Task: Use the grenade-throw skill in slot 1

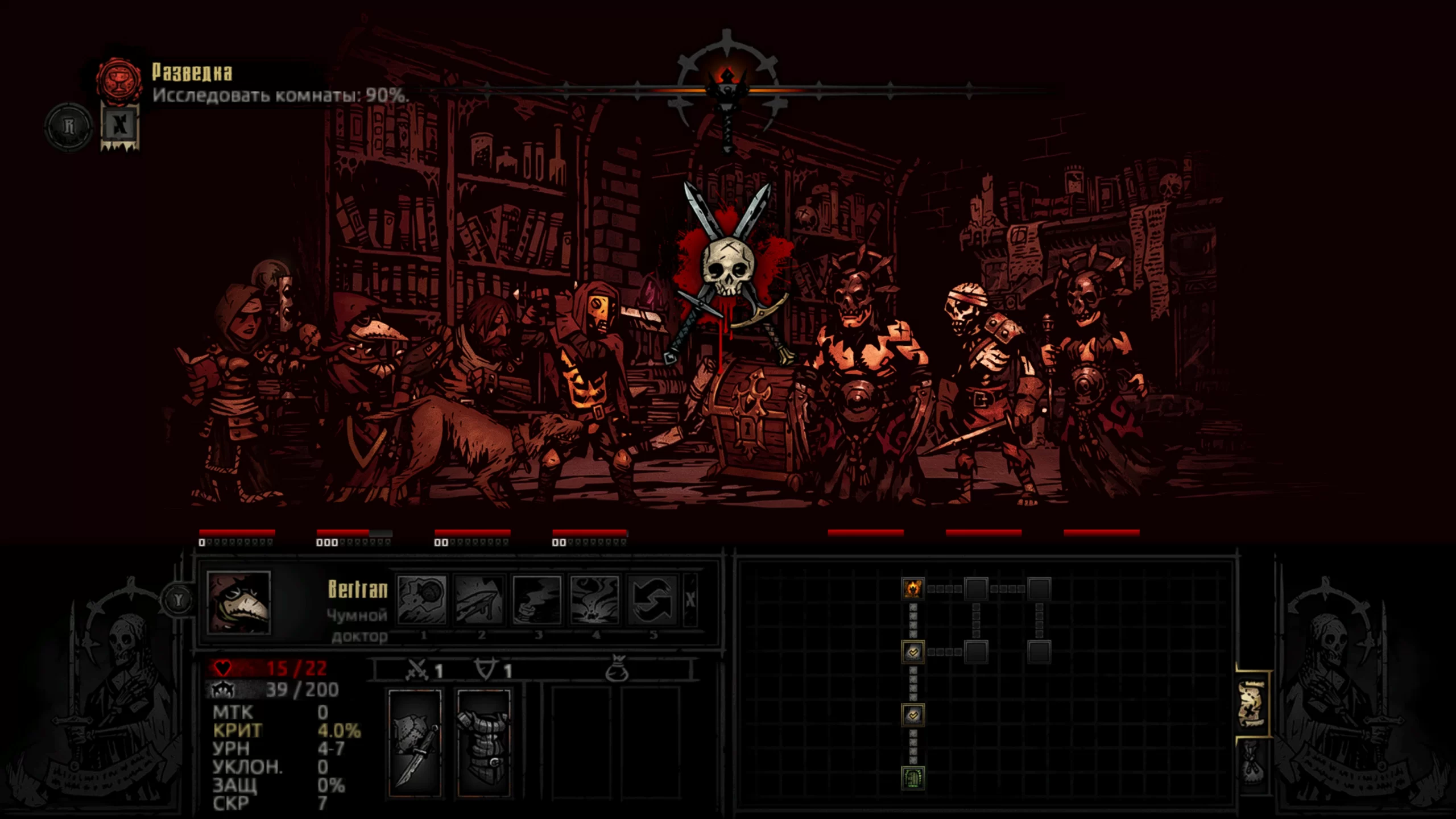Action: tap(421, 599)
